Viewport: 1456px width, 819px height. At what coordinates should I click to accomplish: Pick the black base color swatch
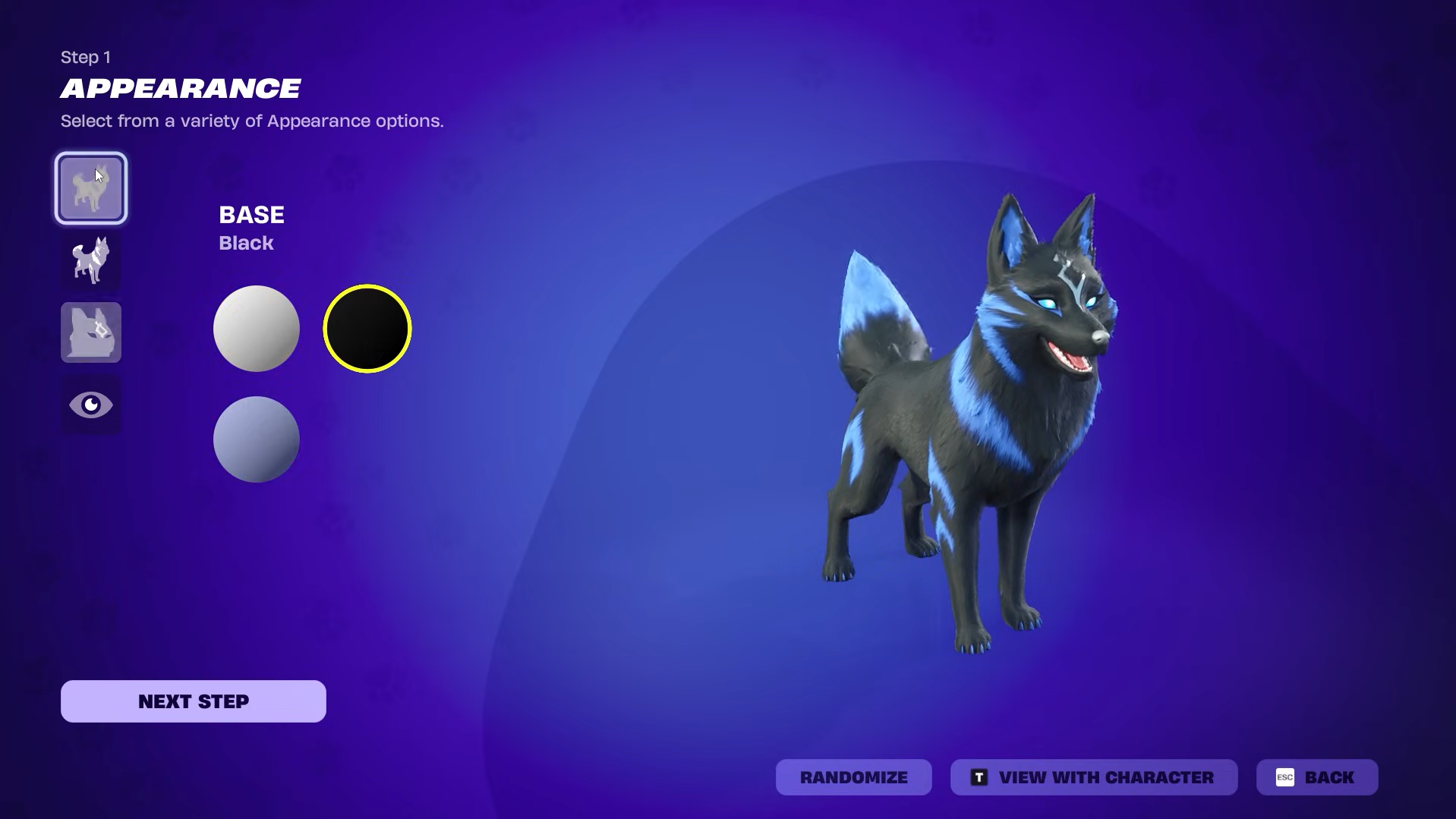367,329
